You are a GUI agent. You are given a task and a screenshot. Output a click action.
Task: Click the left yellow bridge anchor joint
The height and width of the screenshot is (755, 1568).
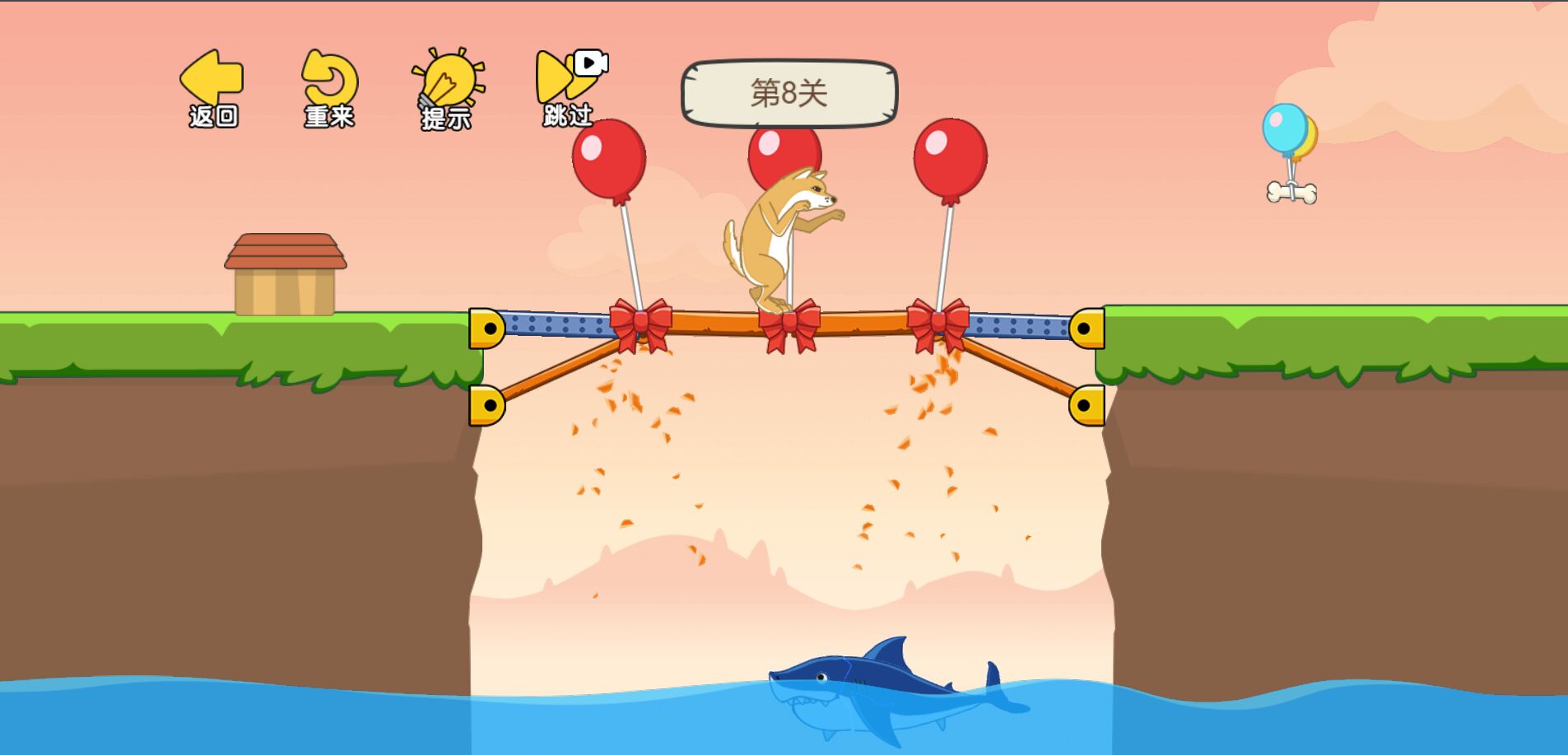click(x=487, y=329)
